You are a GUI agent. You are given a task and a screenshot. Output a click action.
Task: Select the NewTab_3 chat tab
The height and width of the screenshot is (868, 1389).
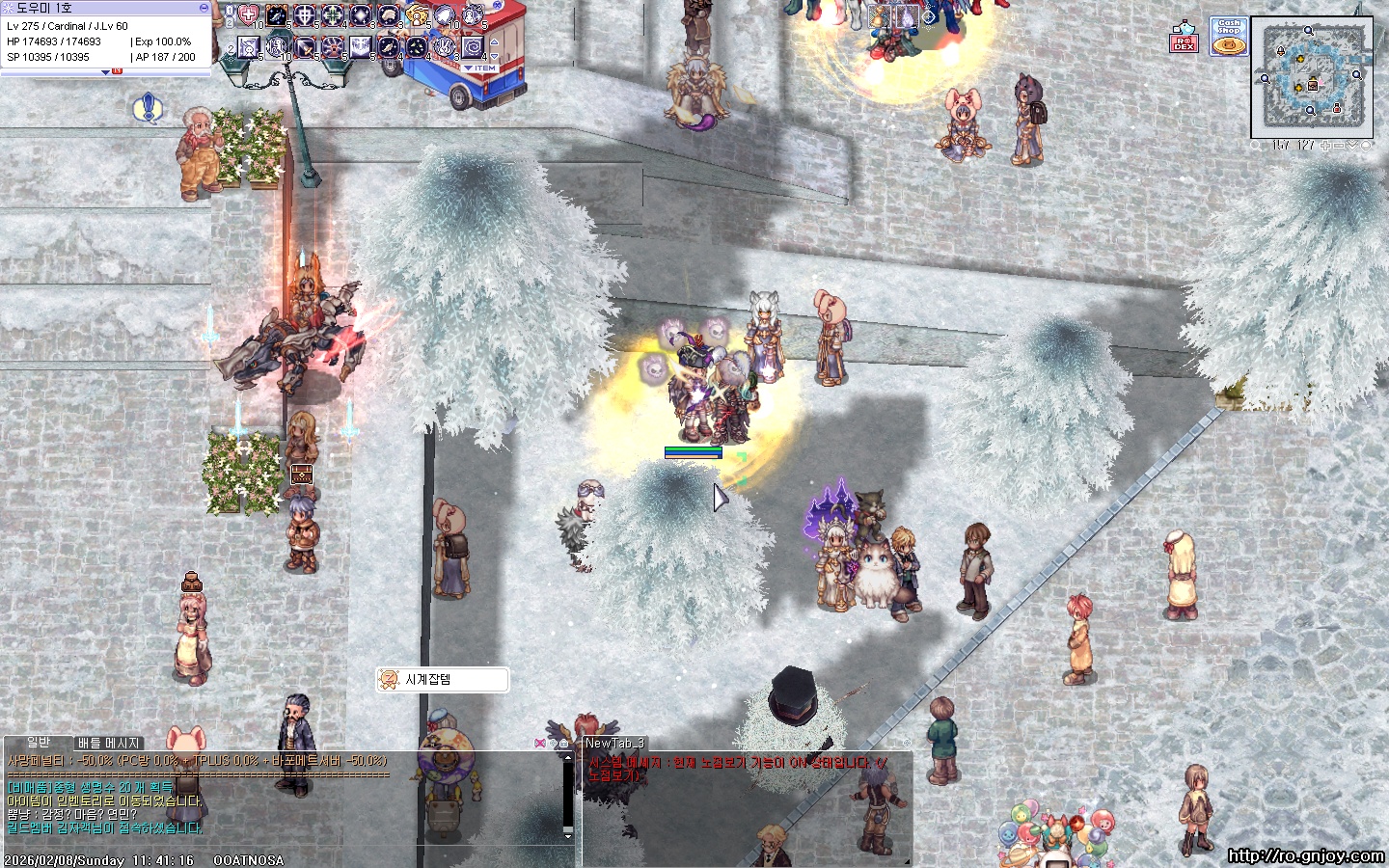614,743
